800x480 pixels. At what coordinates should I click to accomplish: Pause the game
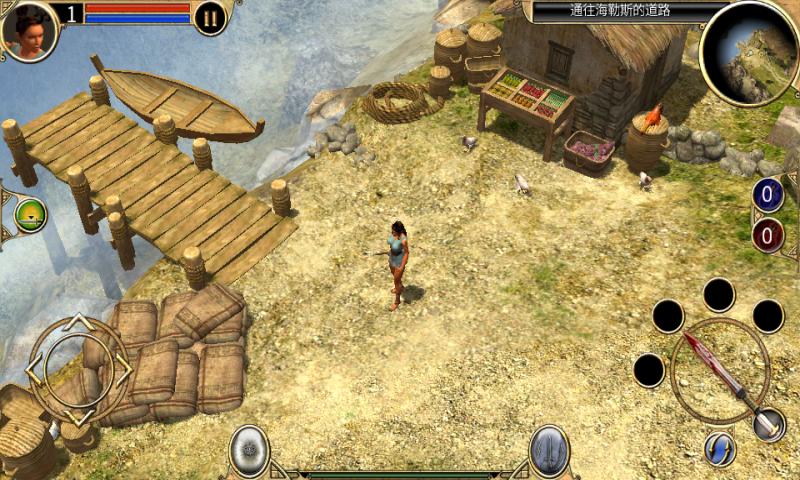210,17
